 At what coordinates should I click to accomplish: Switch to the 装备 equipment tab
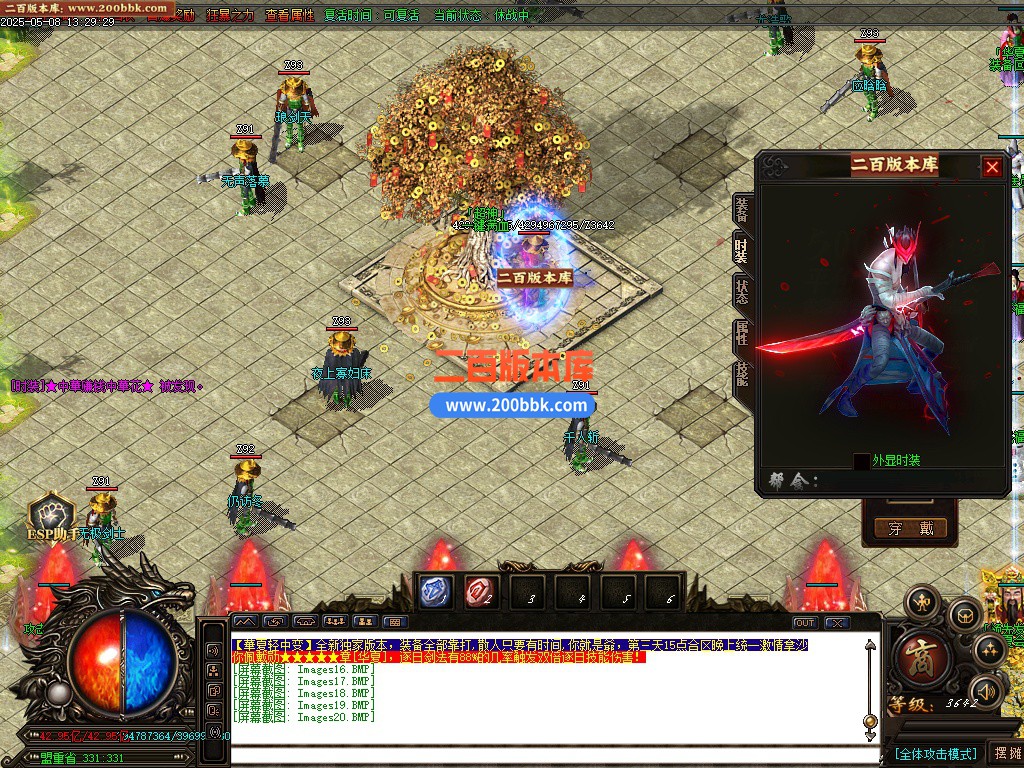tap(741, 211)
